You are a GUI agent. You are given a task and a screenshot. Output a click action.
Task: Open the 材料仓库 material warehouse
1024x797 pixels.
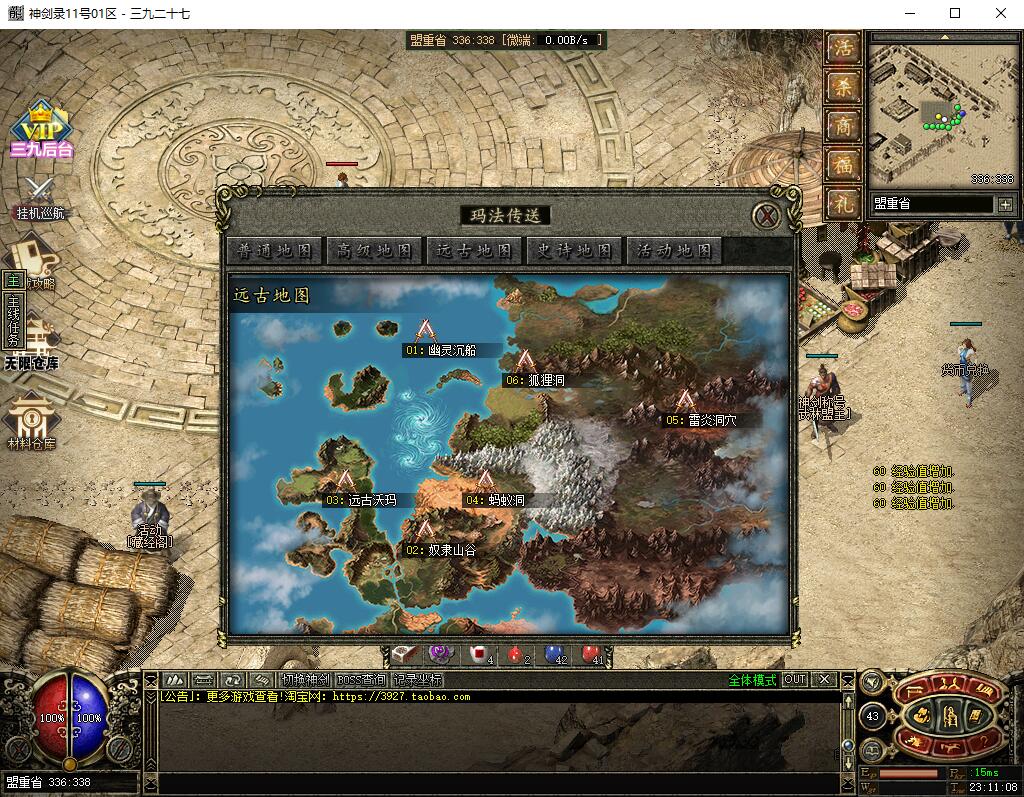33,421
